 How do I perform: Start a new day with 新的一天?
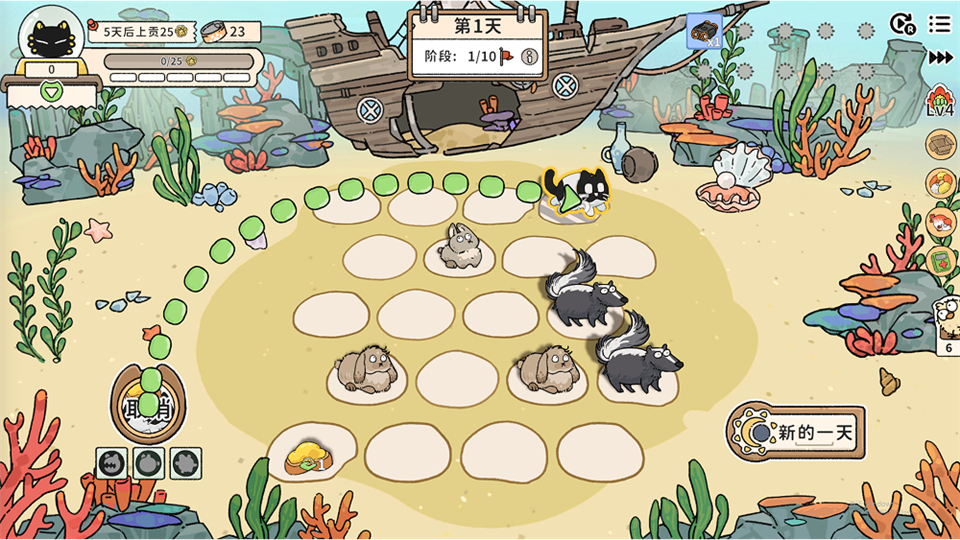pyautogui.click(x=797, y=432)
